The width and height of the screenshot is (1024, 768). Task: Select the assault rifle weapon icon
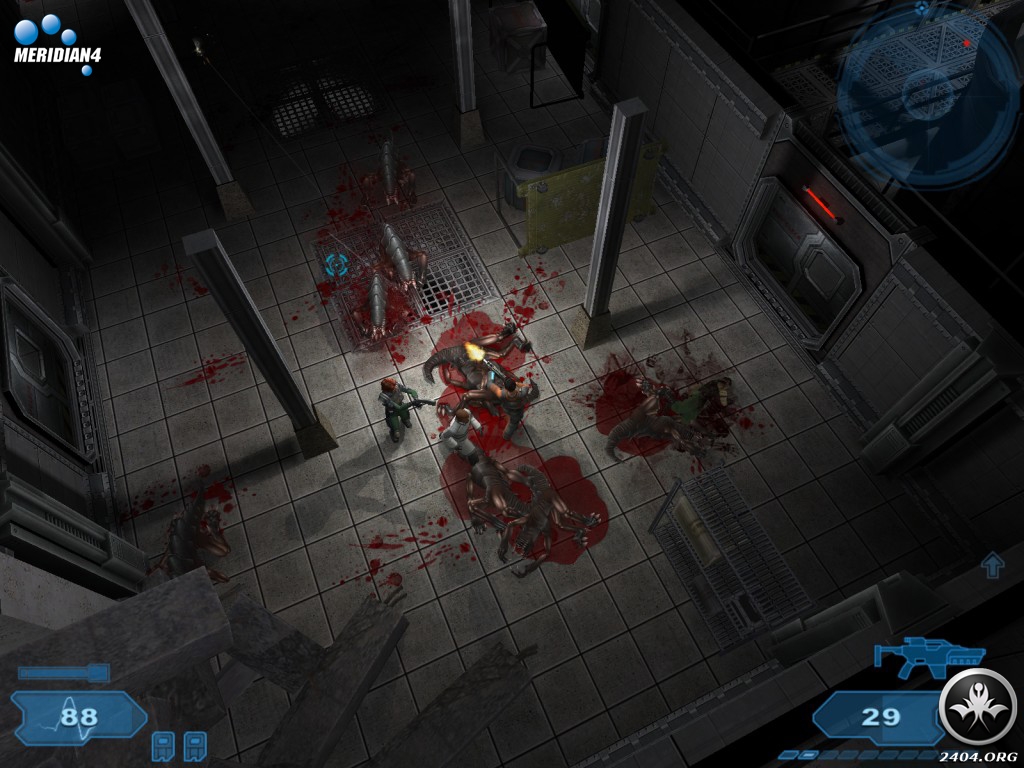pyautogui.click(x=928, y=656)
